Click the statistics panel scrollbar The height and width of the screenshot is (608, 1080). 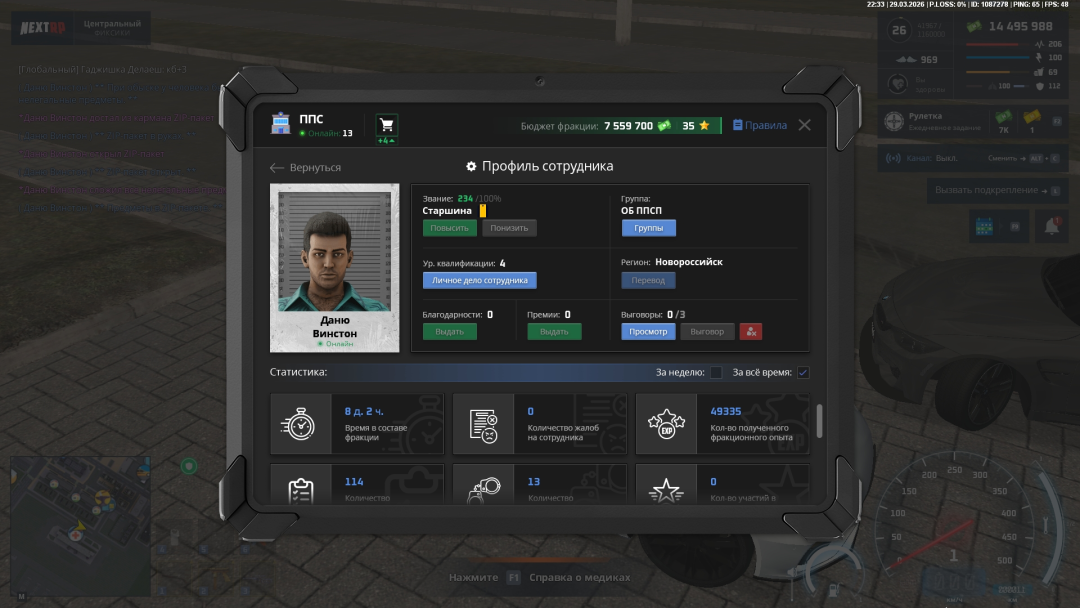820,421
